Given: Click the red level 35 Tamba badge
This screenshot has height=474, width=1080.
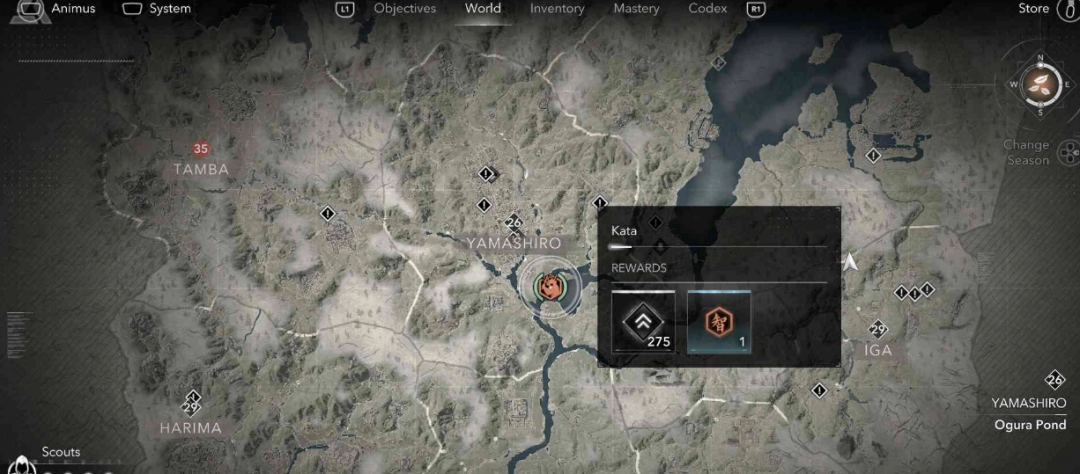Looking at the screenshot, I should (x=201, y=149).
